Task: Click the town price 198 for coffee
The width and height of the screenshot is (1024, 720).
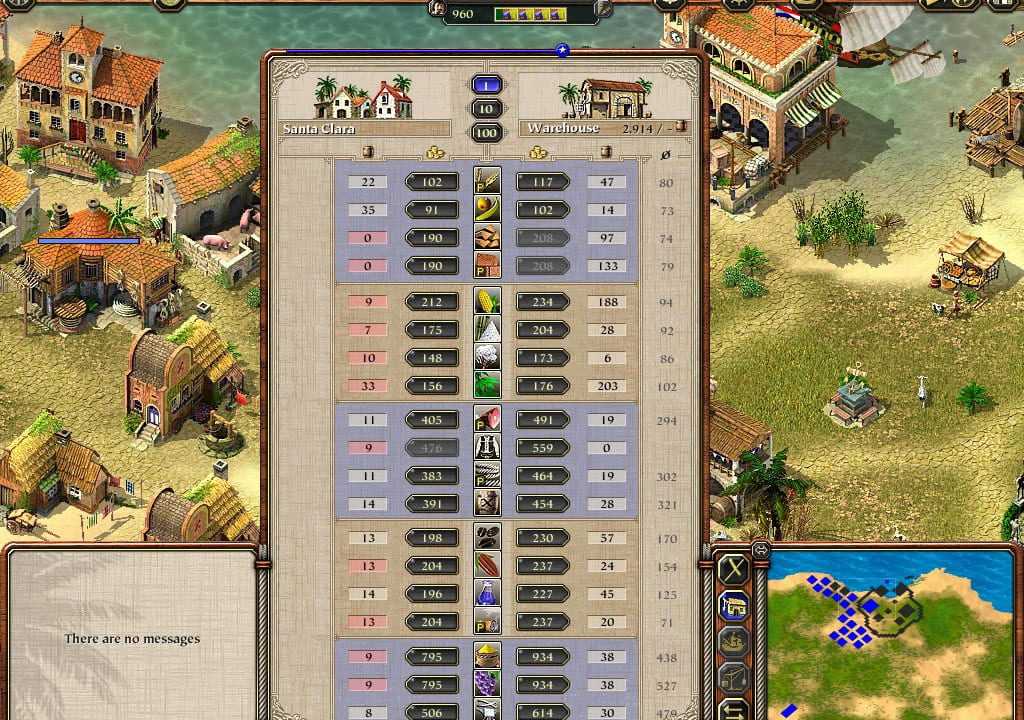Action: click(432, 538)
